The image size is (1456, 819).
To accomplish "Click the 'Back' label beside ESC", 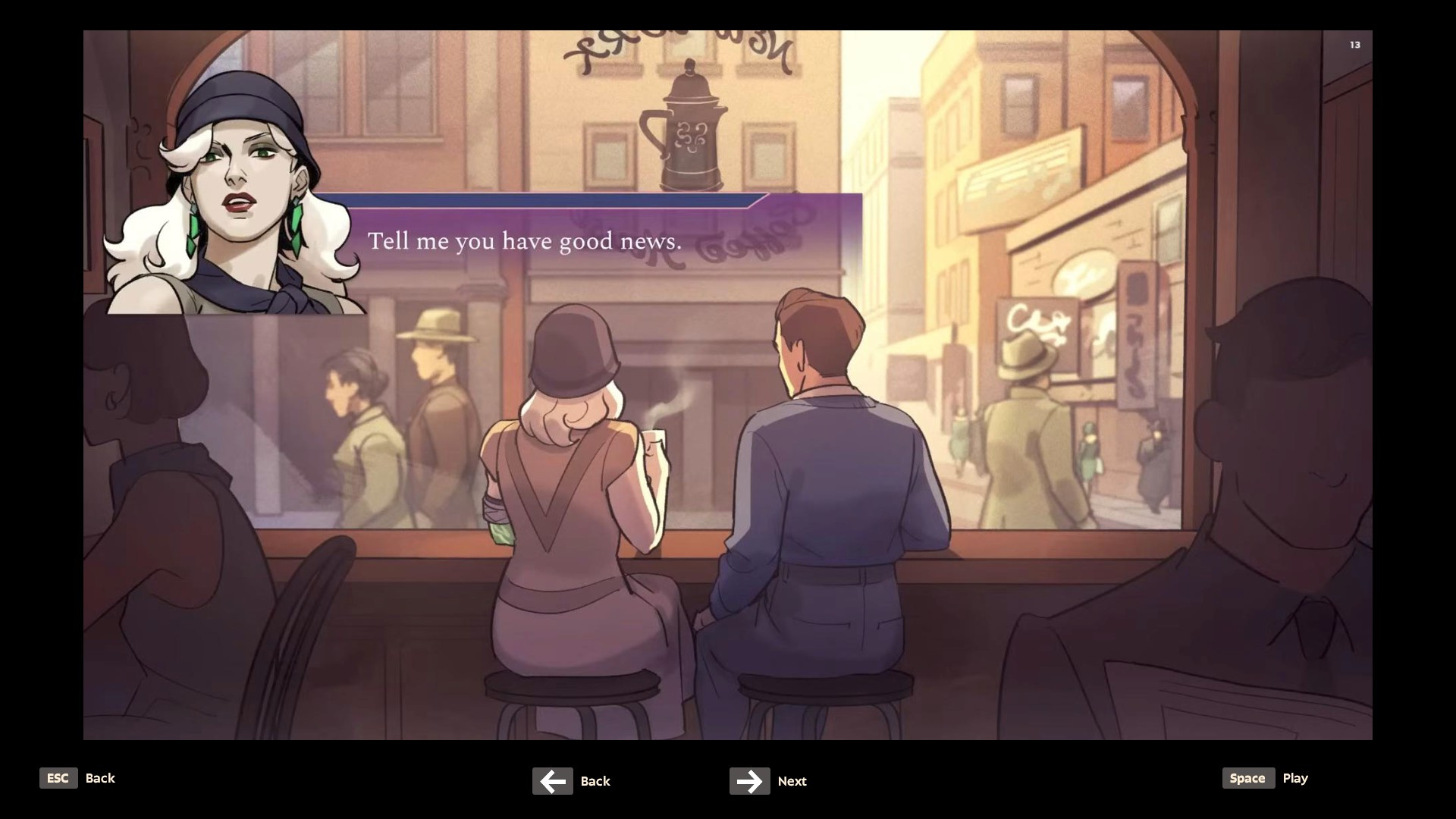I will 100,778.
